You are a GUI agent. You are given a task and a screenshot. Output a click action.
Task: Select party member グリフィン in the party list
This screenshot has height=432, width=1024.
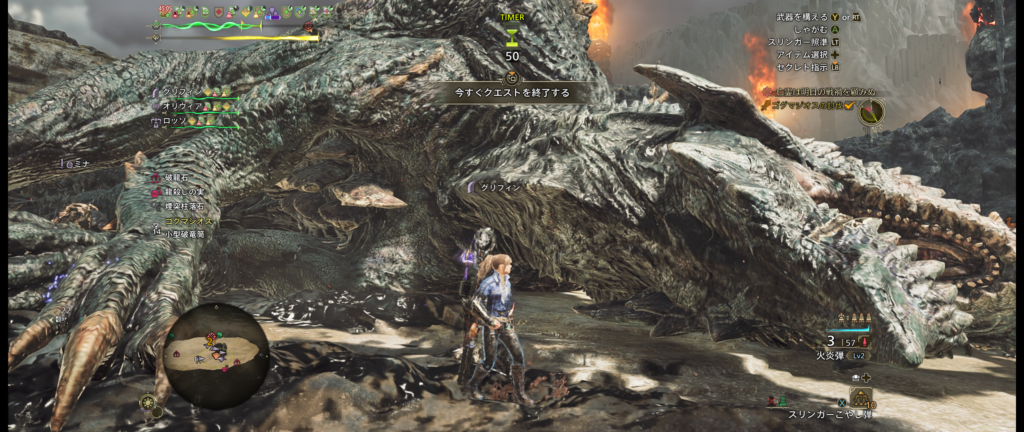coord(182,91)
